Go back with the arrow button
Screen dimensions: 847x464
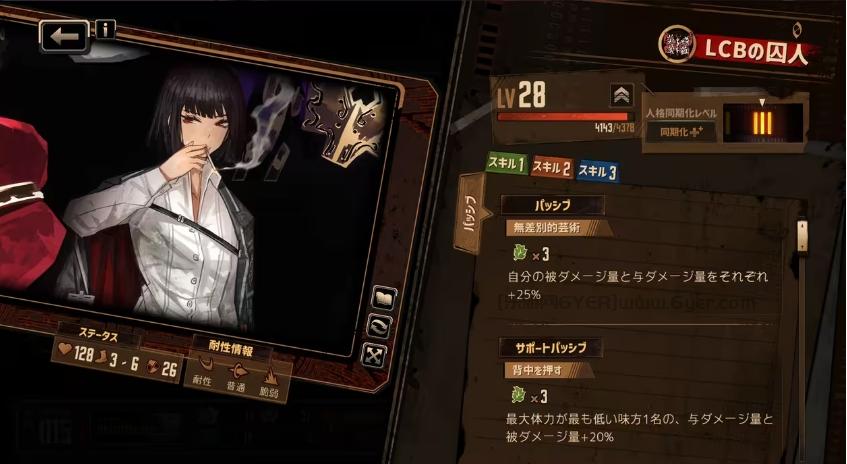64,37
